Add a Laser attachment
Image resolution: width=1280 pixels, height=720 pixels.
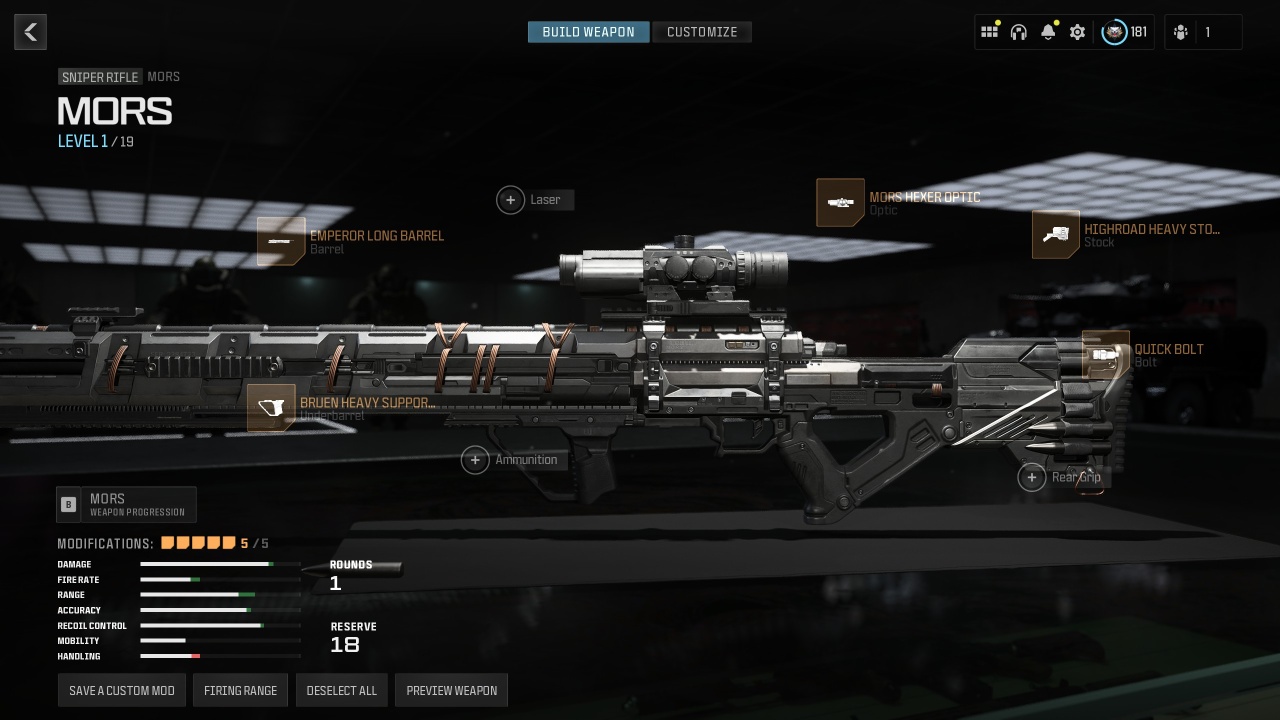click(511, 200)
